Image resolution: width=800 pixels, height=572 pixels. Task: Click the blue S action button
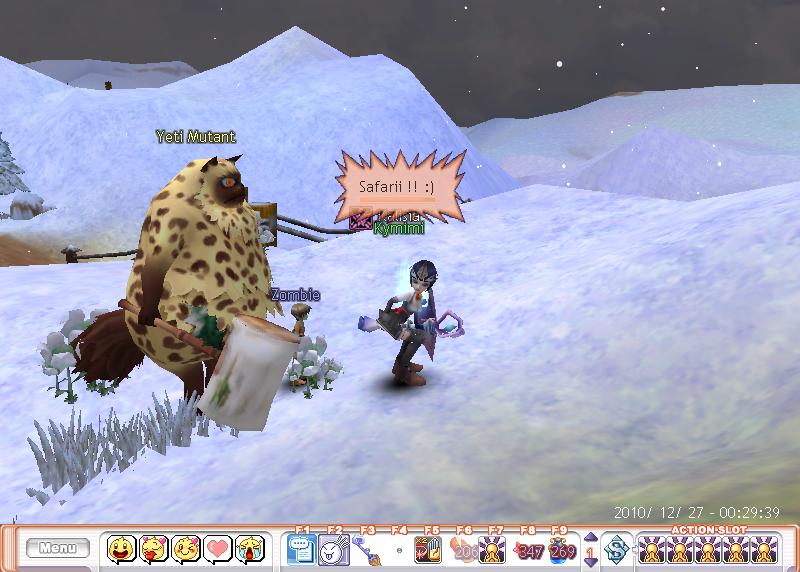pos(615,549)
